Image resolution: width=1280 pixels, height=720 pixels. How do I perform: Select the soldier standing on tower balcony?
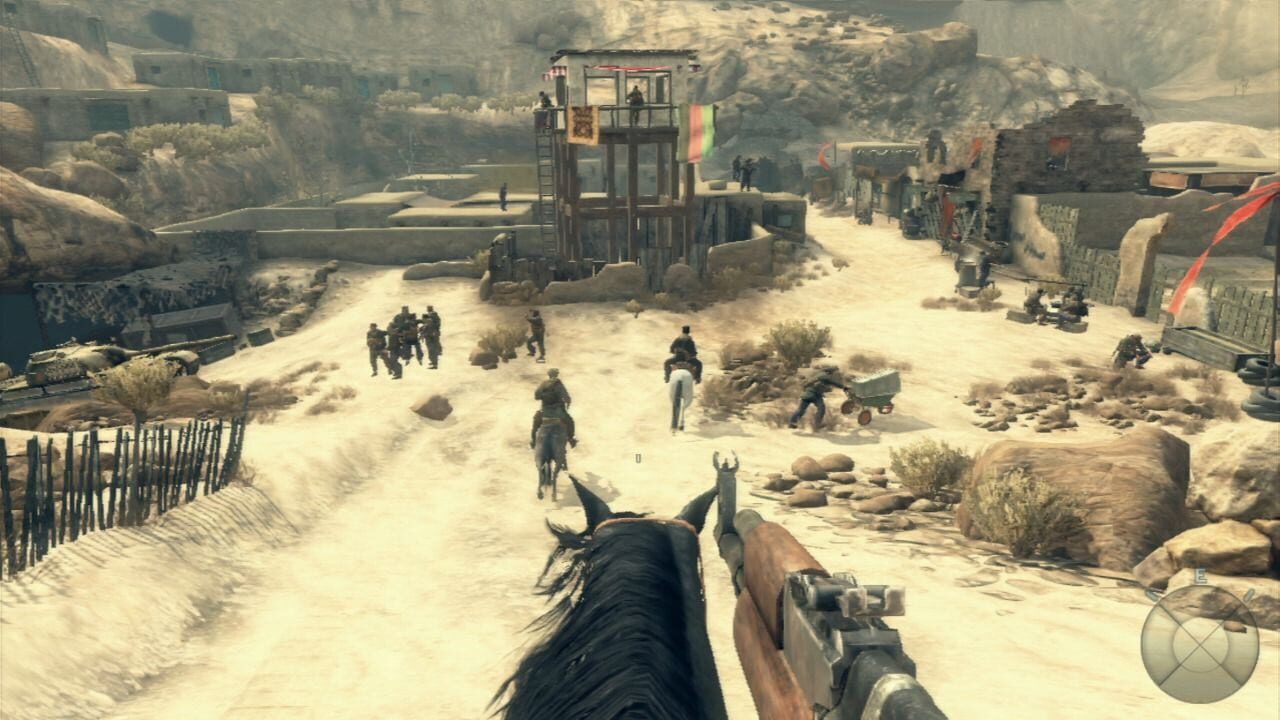(x=635, y=98)
